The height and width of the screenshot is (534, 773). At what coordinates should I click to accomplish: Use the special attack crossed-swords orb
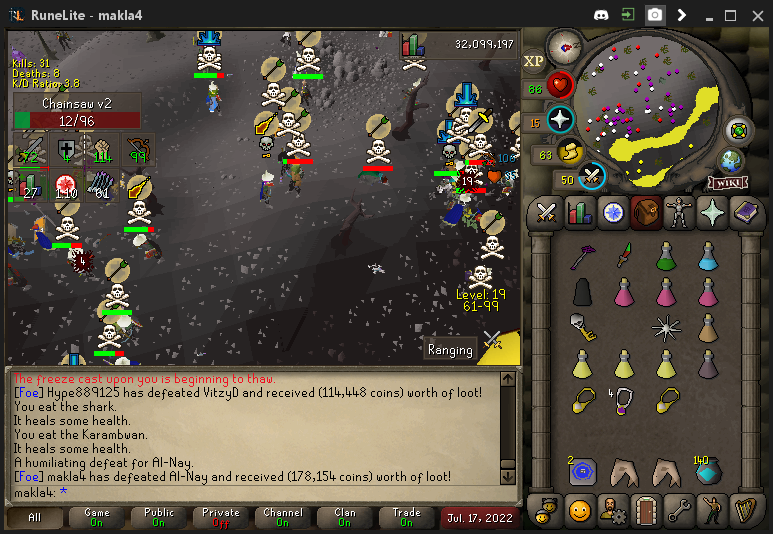coord(591,176)
